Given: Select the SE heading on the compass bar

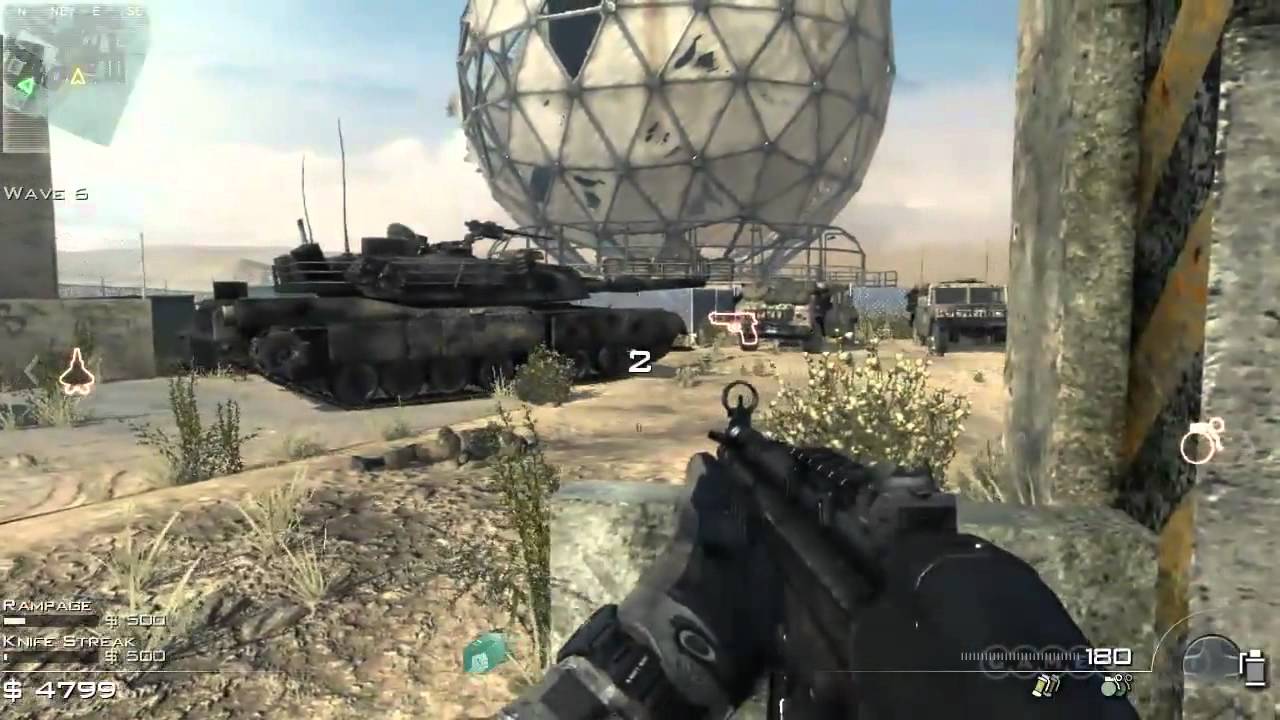Looking at the screenshot, I should pos(135,10).
